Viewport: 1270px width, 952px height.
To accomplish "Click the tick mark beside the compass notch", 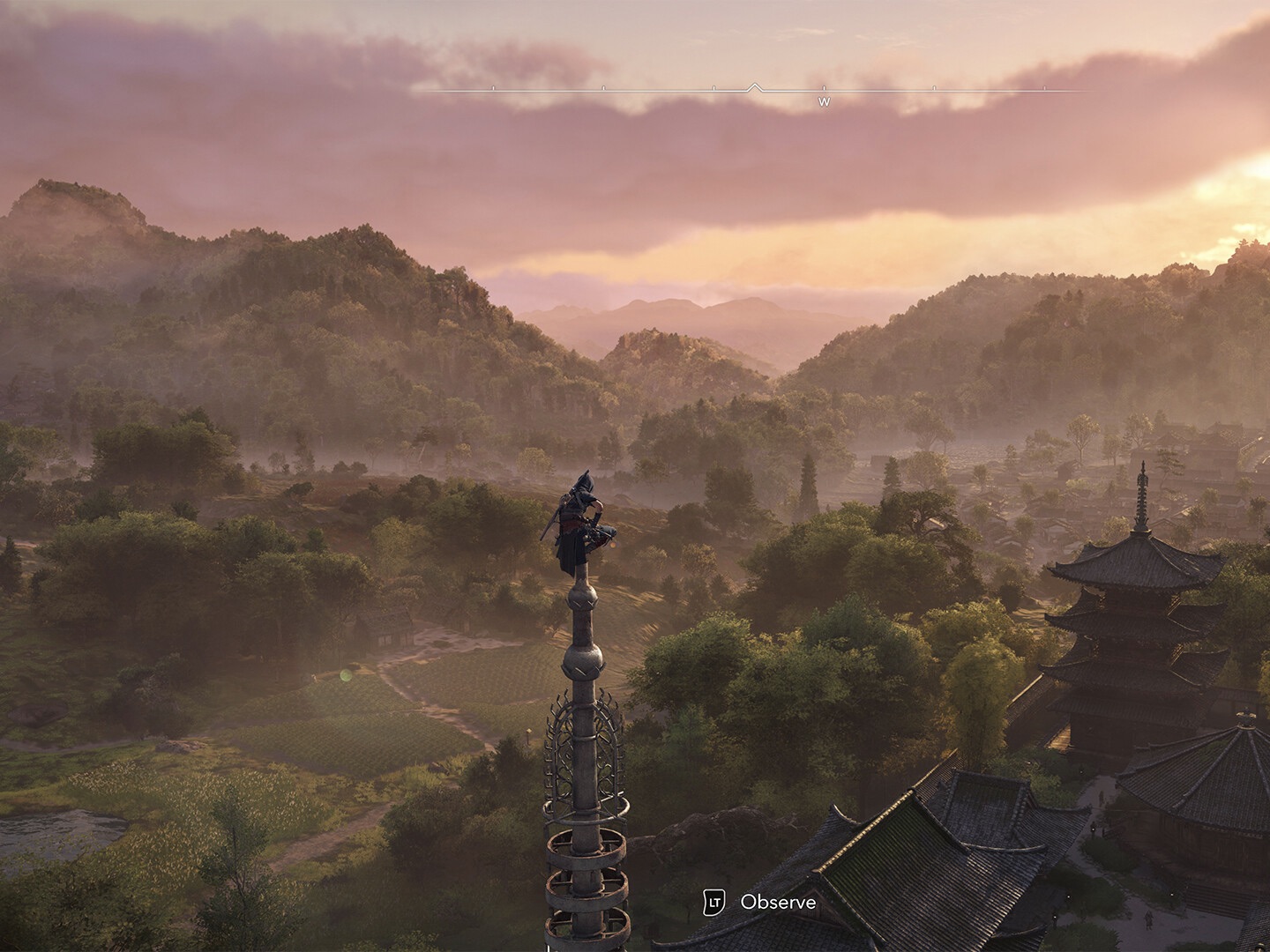I will click(713, 86).
